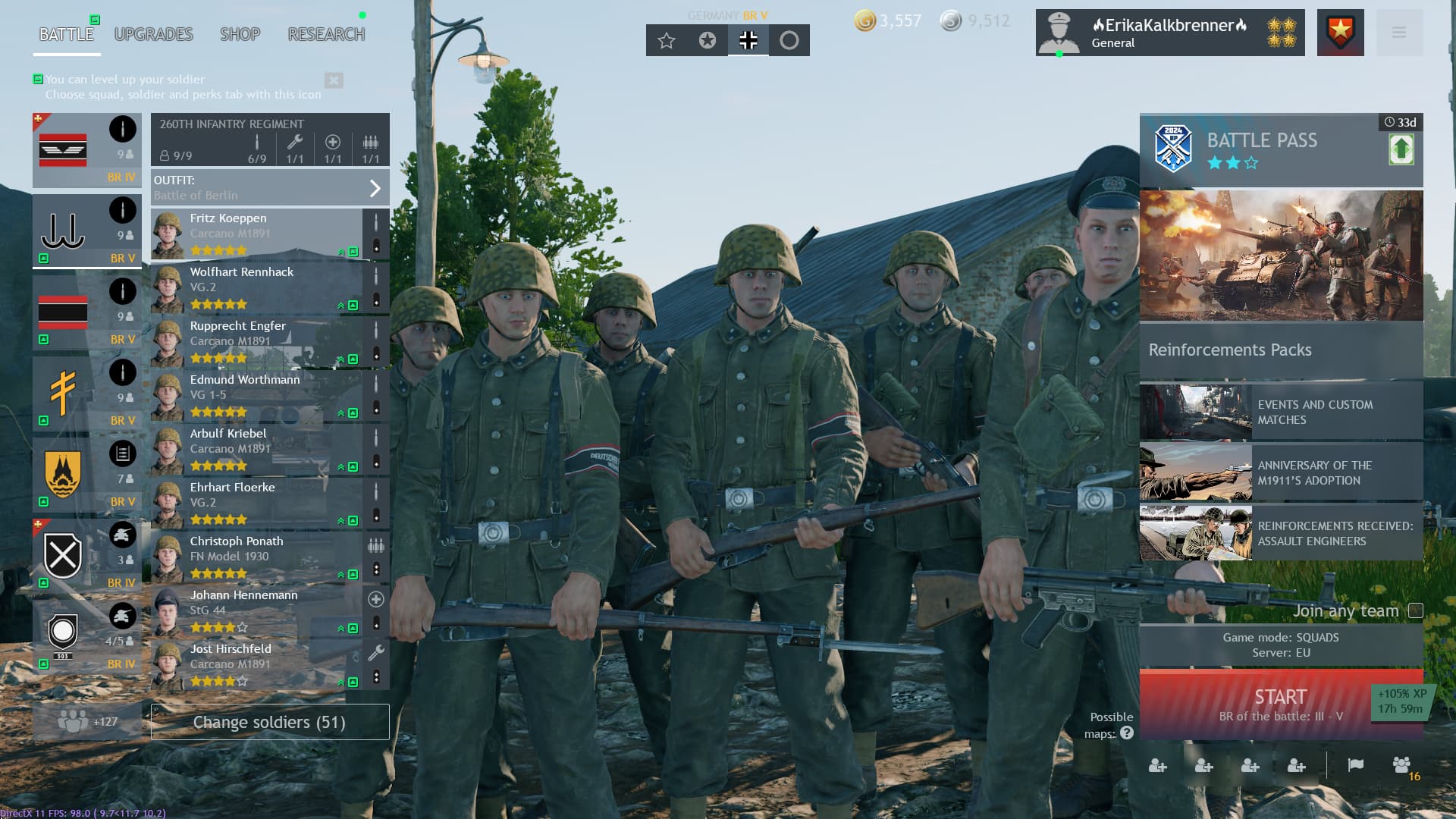Switch to the Upgrades tab
The image size is (1456, 819).
pos(153,34)
